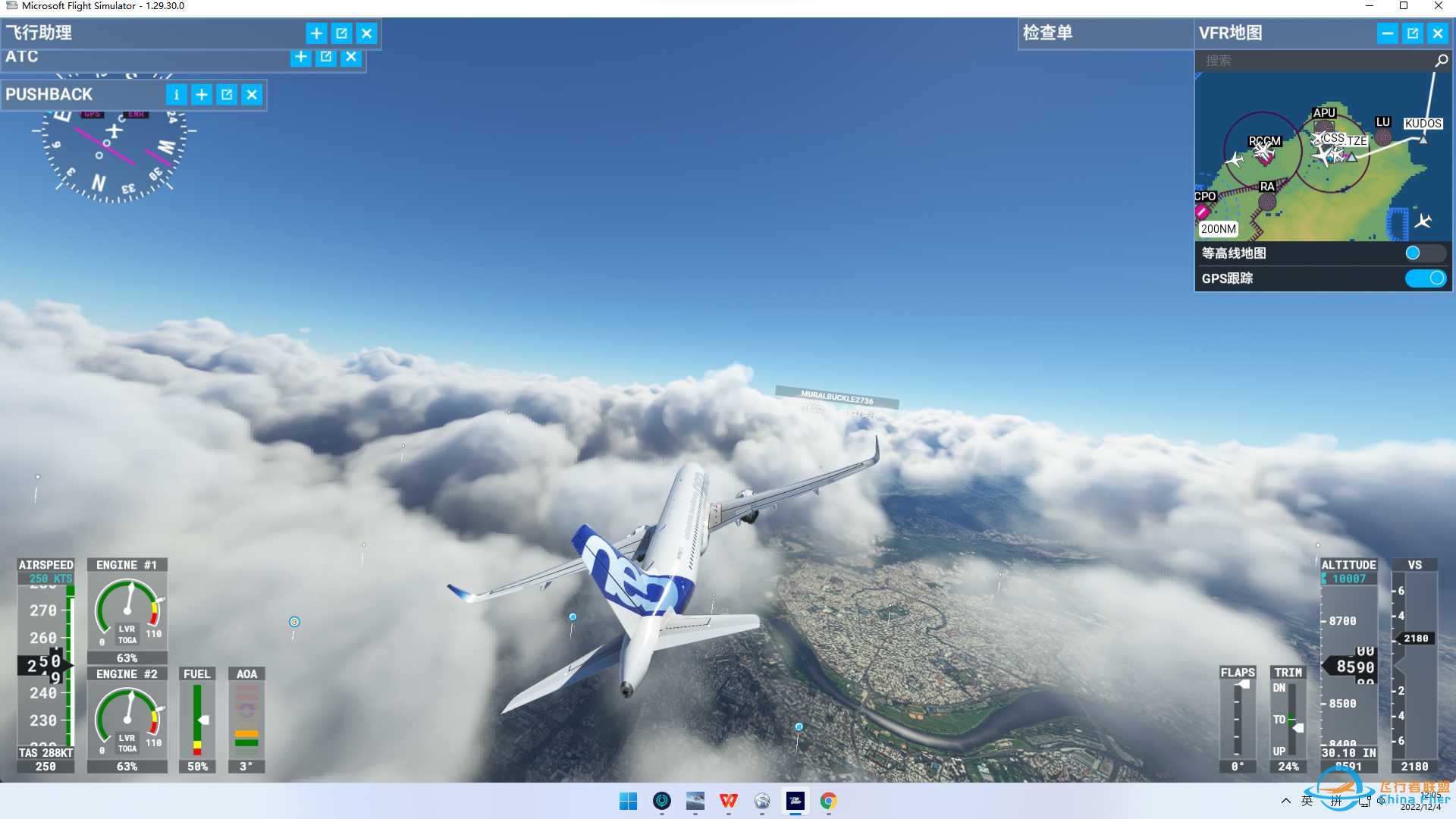Click the pop-out icon on VFR地图 panel

[1413, 33]
